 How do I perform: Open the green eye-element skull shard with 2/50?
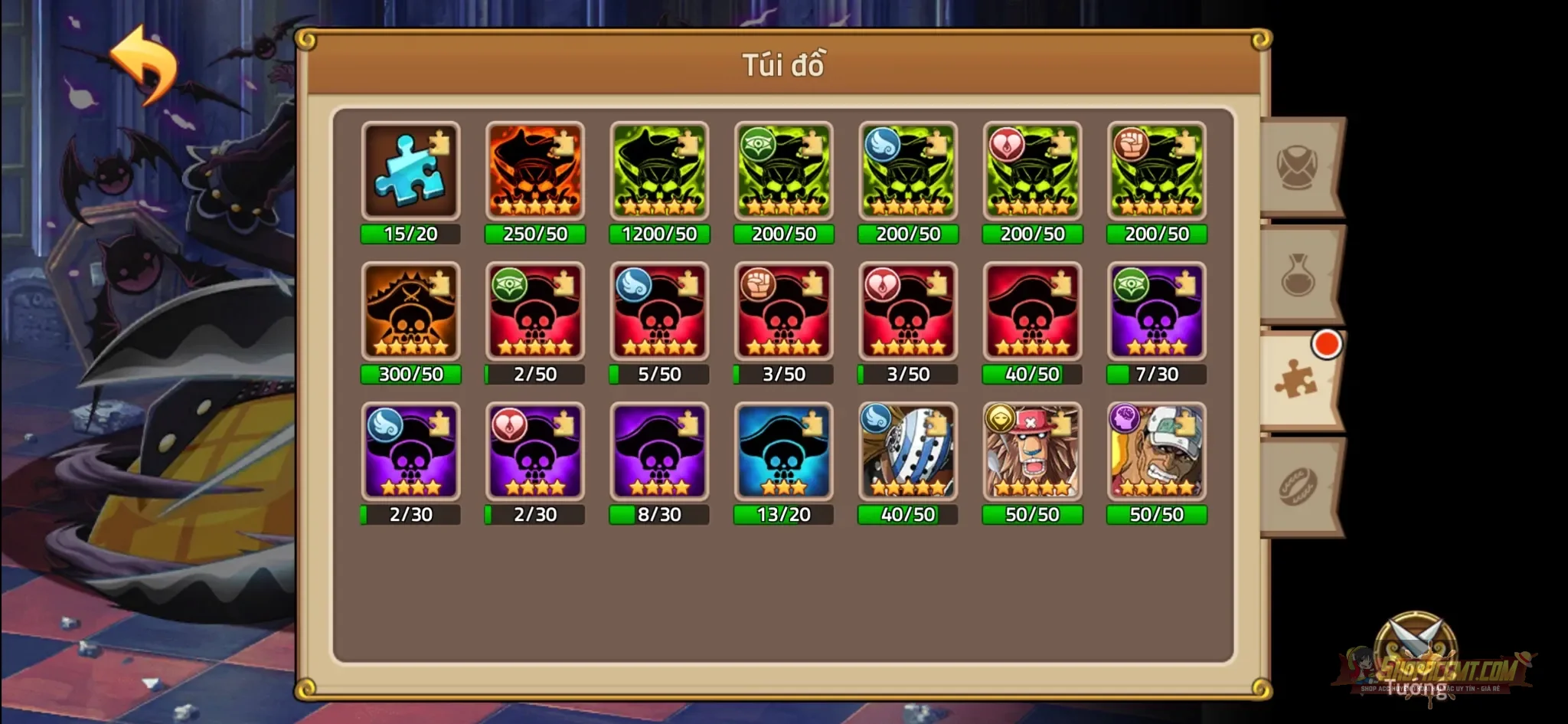(535, 311)
